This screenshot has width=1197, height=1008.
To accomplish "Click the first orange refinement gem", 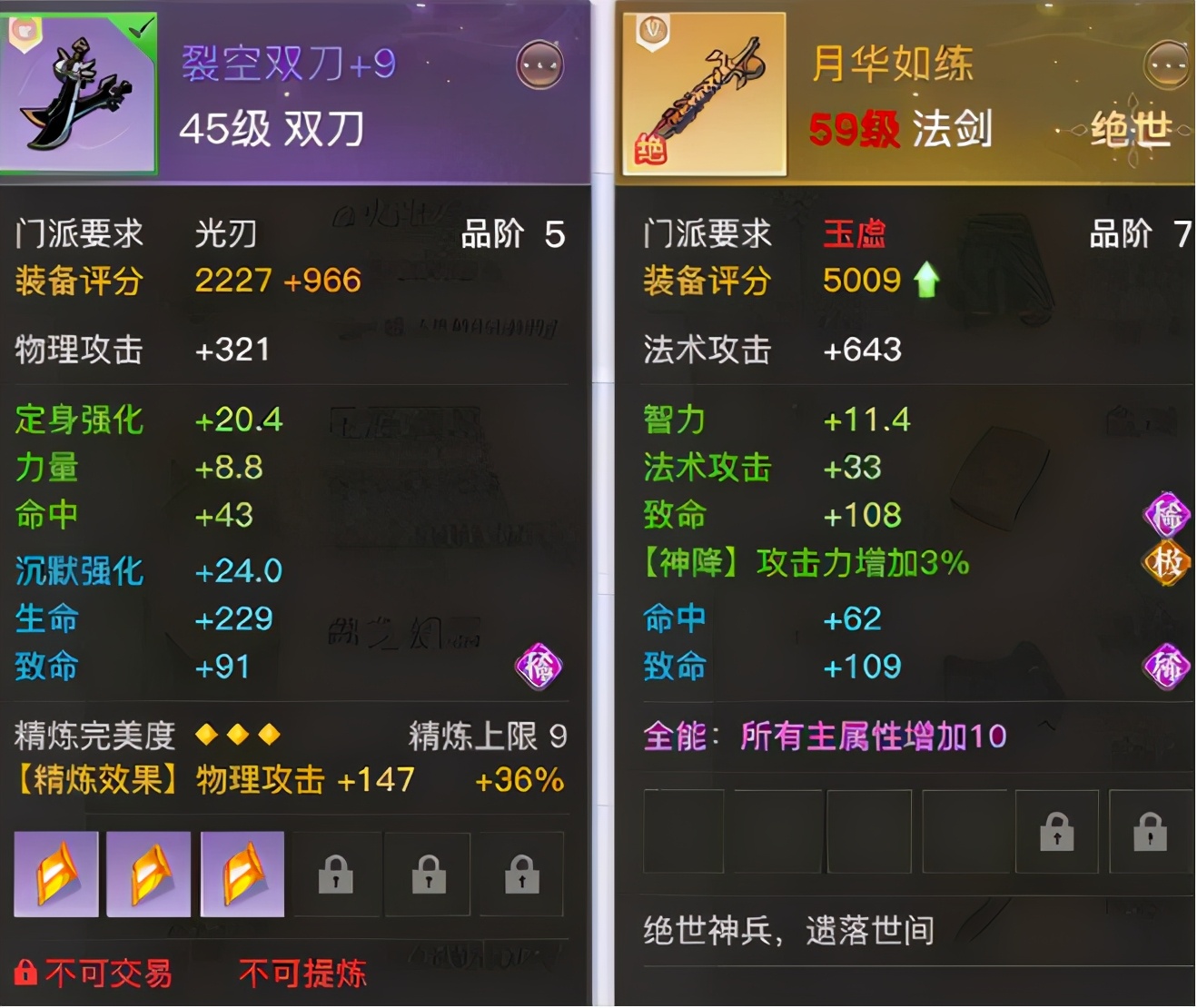I will pyautogui.click(x=56, y=874).
